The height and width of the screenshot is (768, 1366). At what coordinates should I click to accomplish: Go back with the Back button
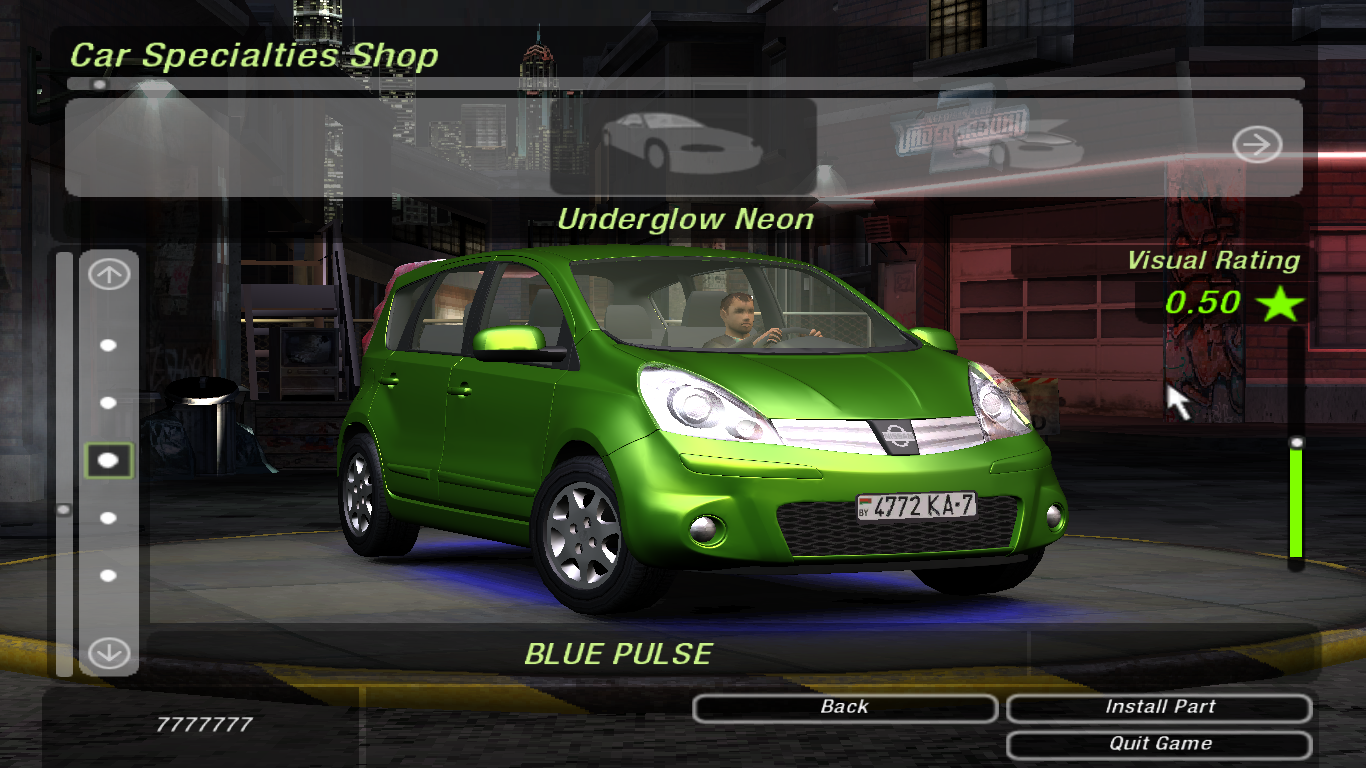[844, 708]
